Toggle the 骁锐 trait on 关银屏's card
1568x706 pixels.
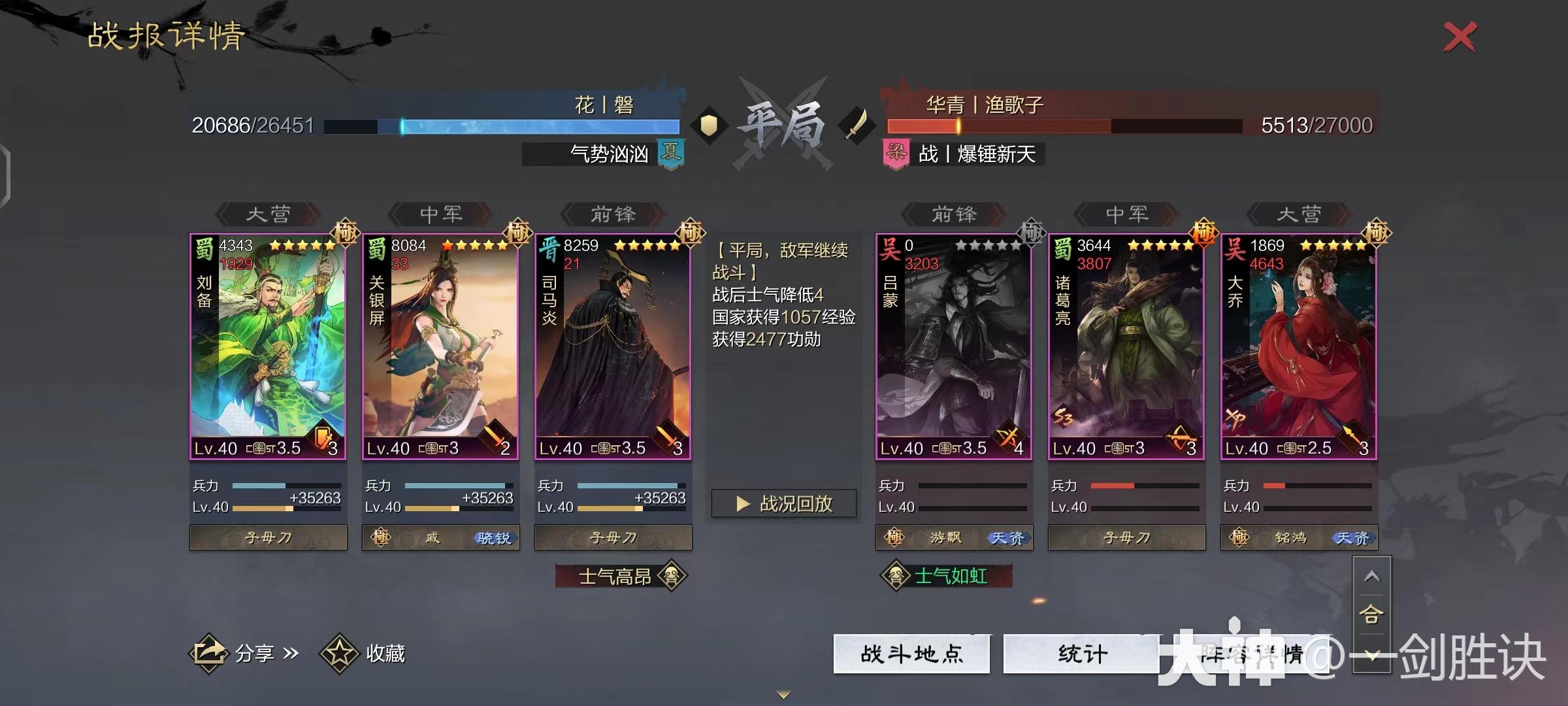pyautogui.click(x=495, y=537)
